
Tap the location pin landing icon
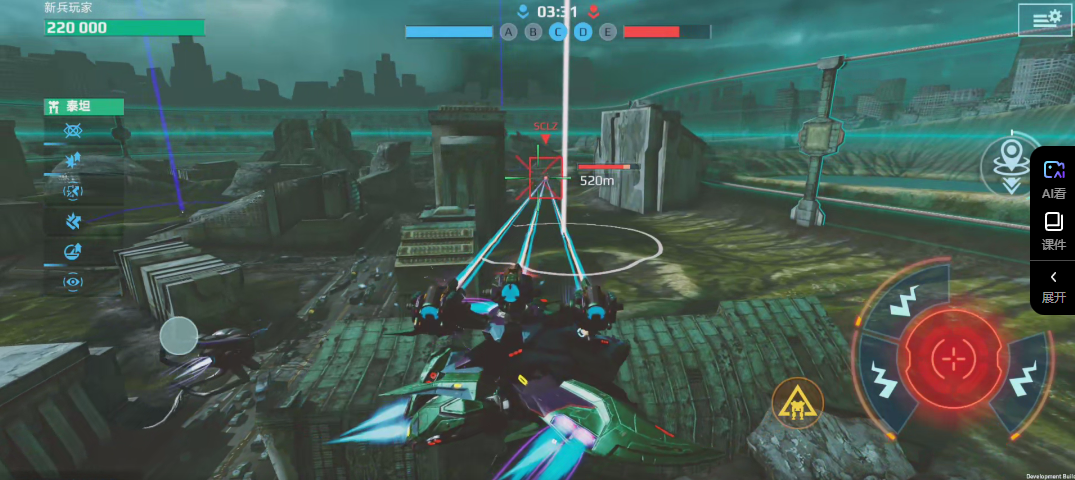[1012, 162]
